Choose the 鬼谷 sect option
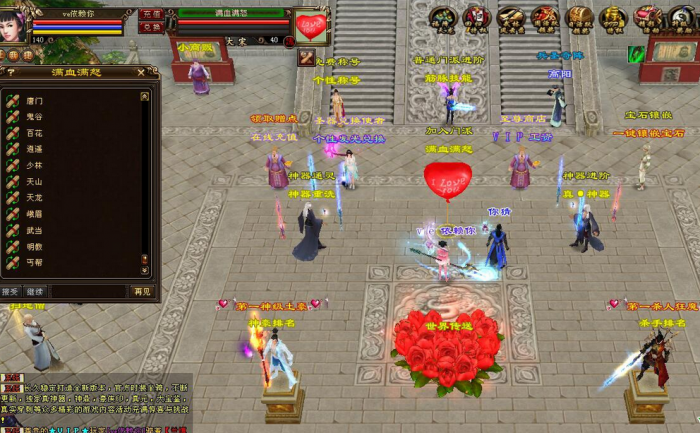 pos(35,117)
